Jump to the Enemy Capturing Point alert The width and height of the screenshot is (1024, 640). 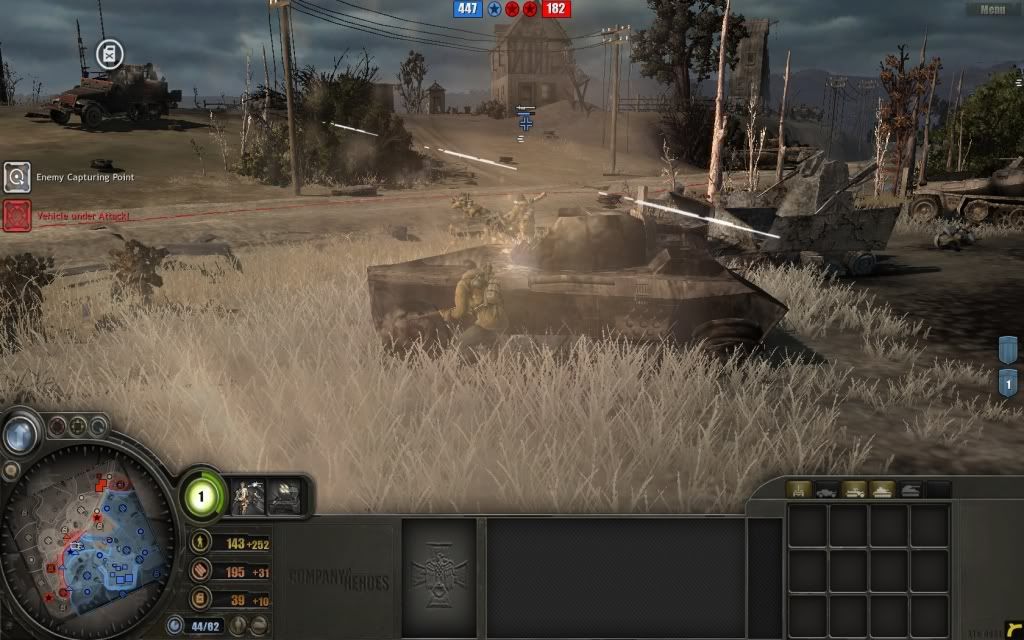pyautogui.click(x=17, y=178)
